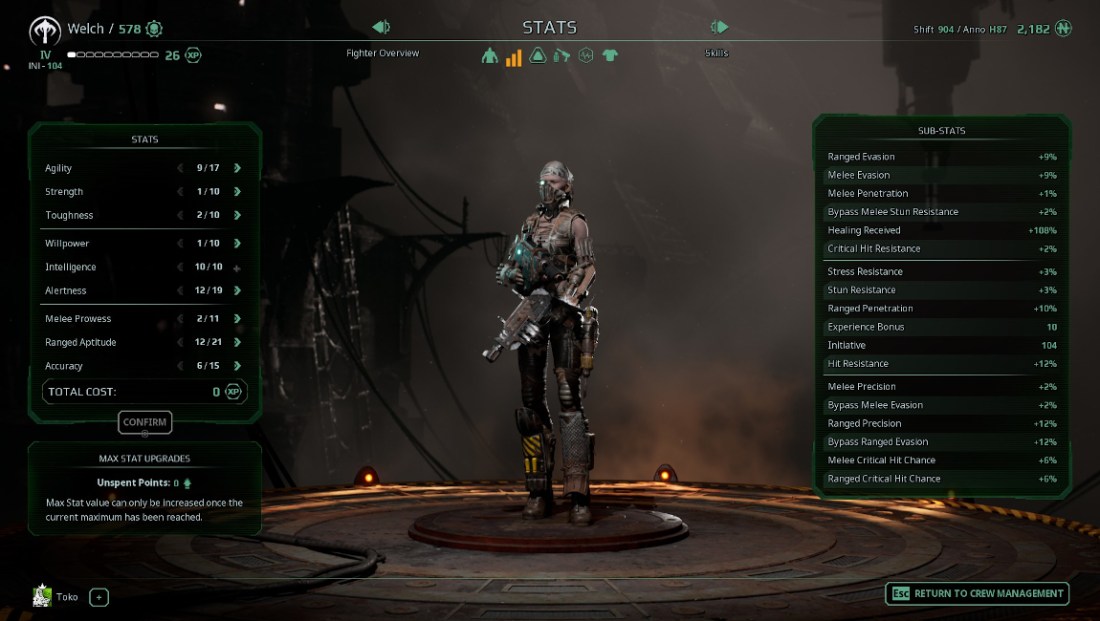Go to next page Skills
The image size is (1100, 621).
pos(719,27)
